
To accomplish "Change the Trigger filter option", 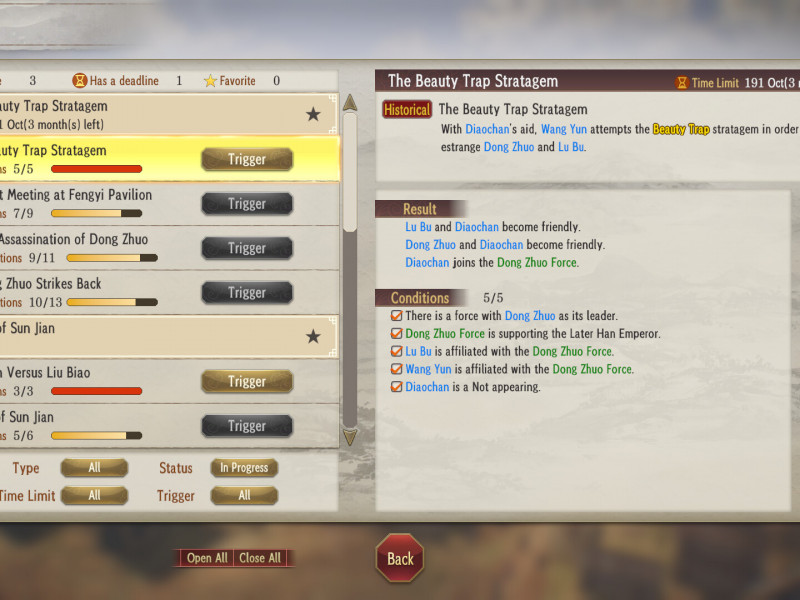I will coord(244,495).
